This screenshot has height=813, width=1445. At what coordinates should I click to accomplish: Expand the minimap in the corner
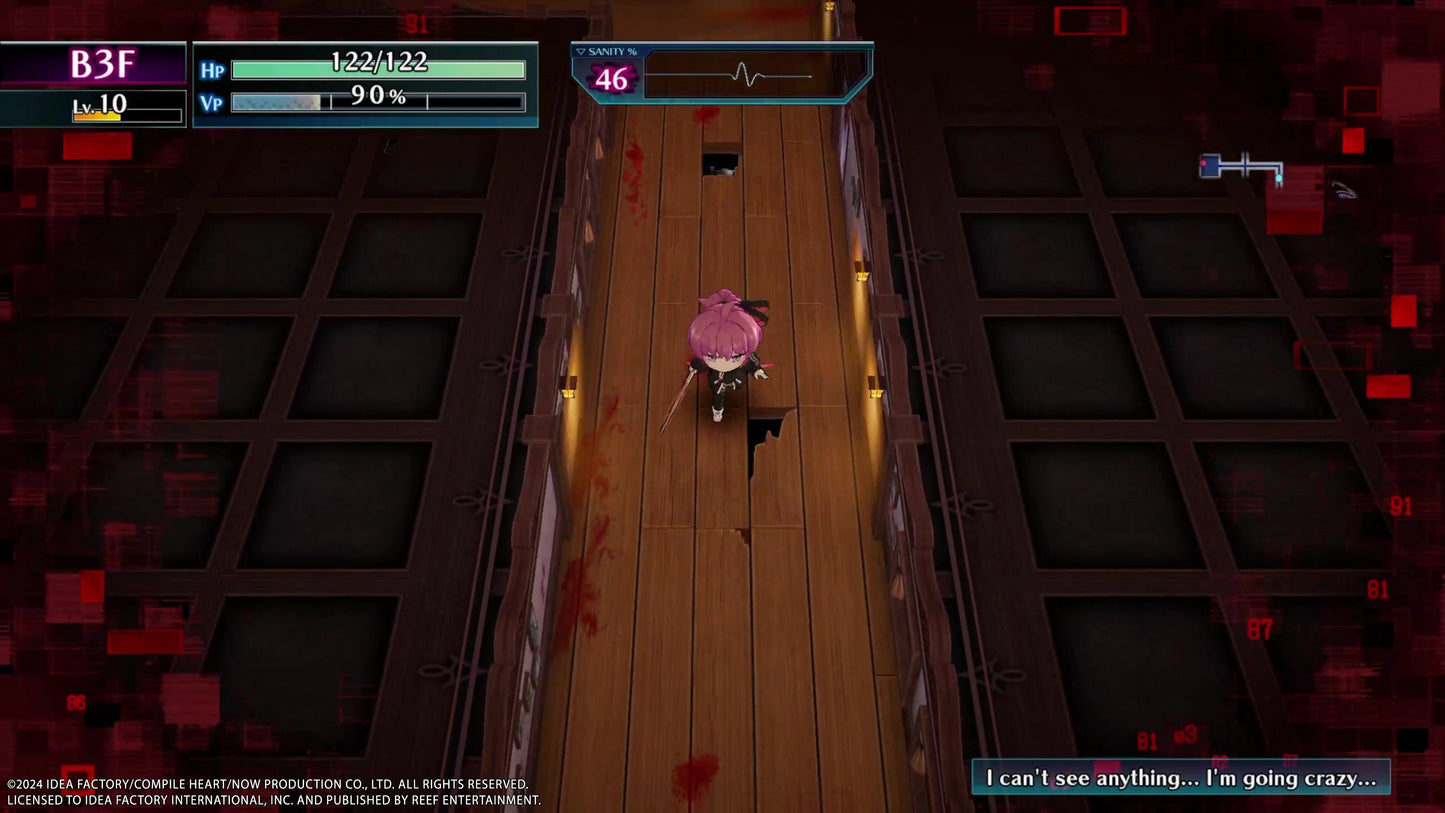coord(1240,168)
